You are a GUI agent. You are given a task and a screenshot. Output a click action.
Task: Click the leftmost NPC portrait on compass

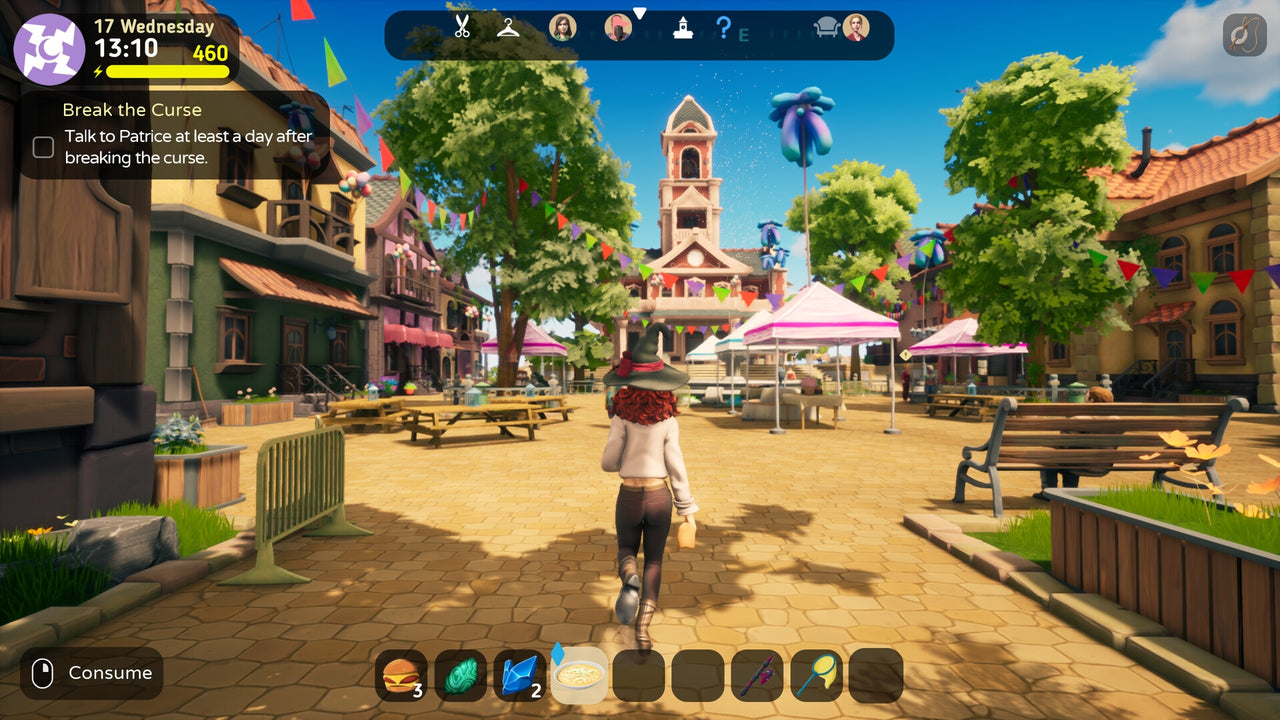(564, 27)
